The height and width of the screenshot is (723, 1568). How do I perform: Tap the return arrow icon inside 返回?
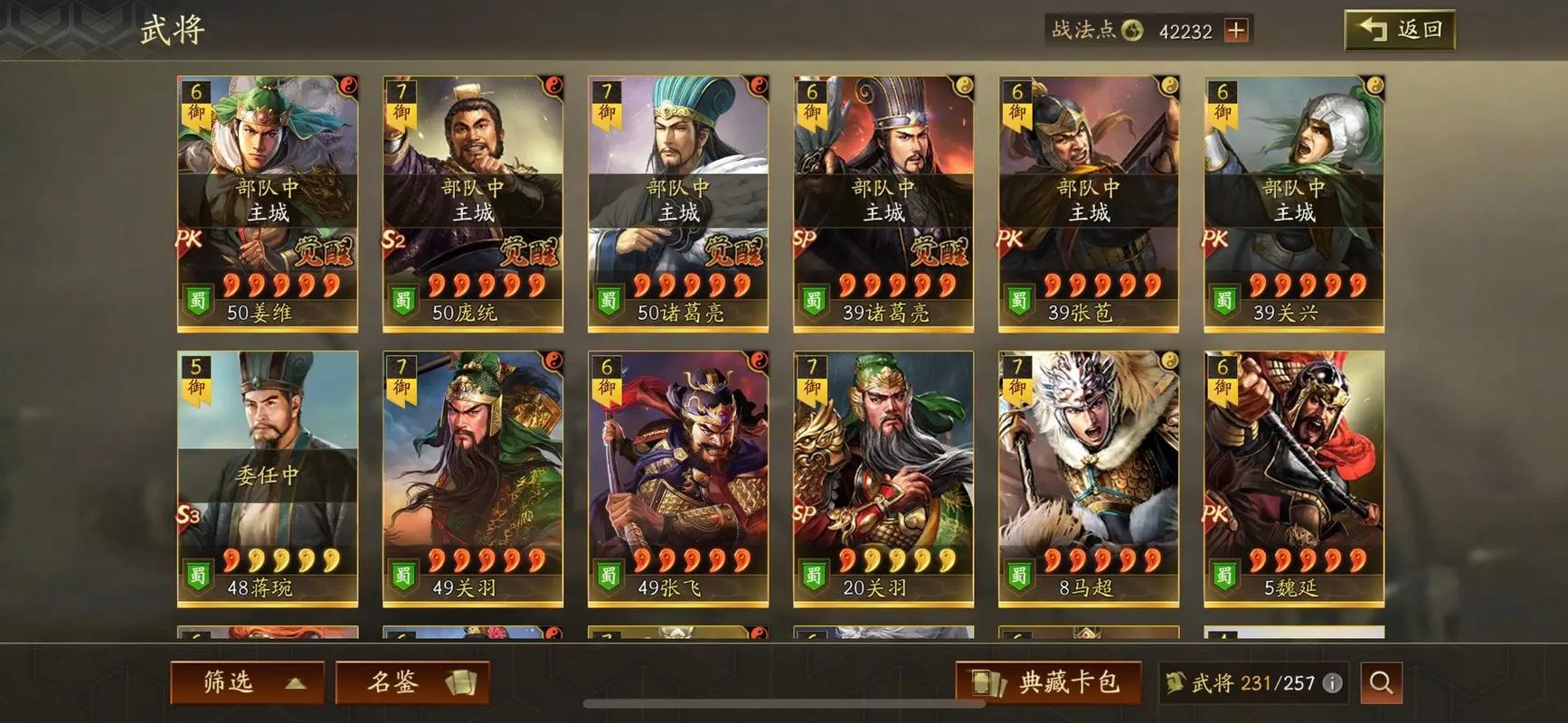point(1368,28)
